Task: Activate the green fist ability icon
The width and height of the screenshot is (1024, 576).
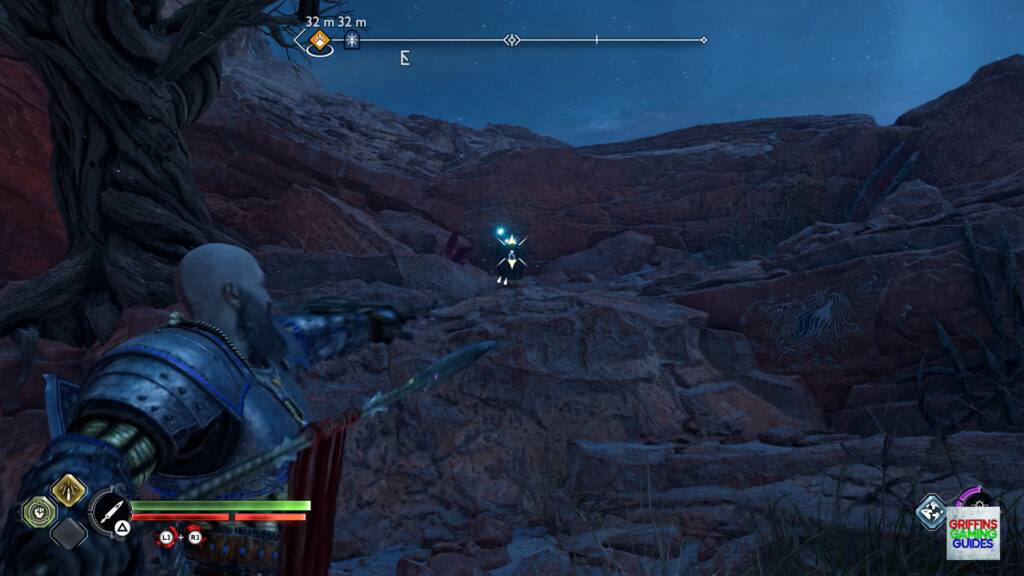Action: pyautogui.click(x=37, y=512)
